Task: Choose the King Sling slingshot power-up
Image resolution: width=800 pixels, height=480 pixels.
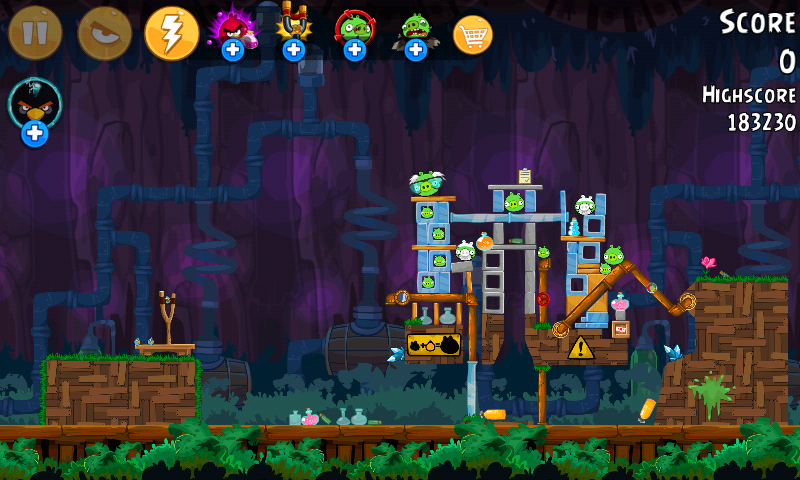Action: tap(293, 31)
